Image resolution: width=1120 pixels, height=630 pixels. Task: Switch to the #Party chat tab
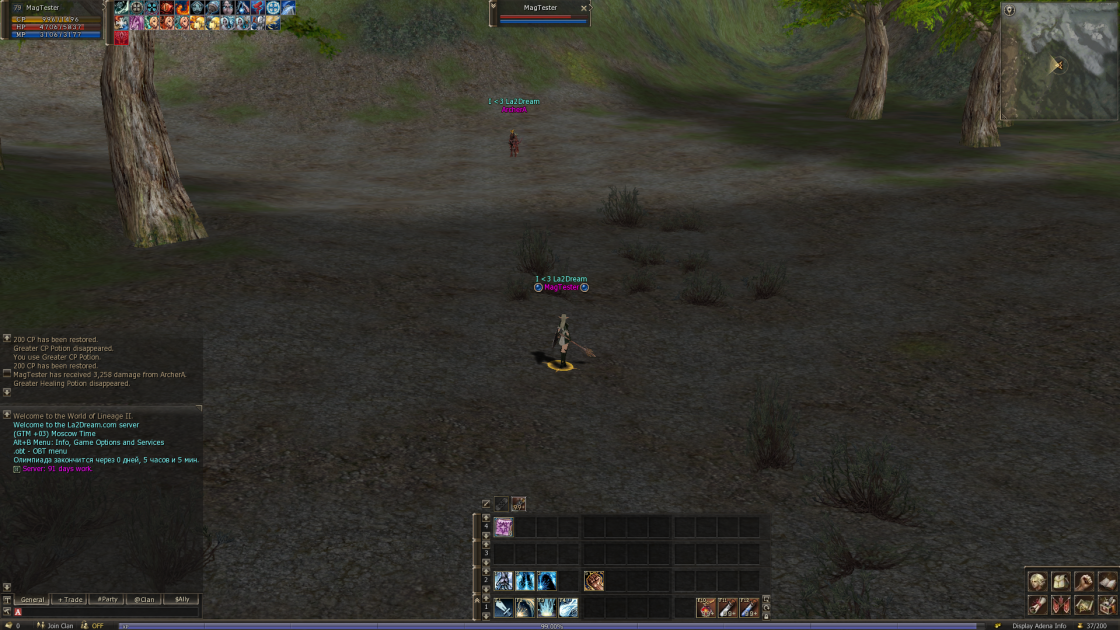[x=107, y=599]
